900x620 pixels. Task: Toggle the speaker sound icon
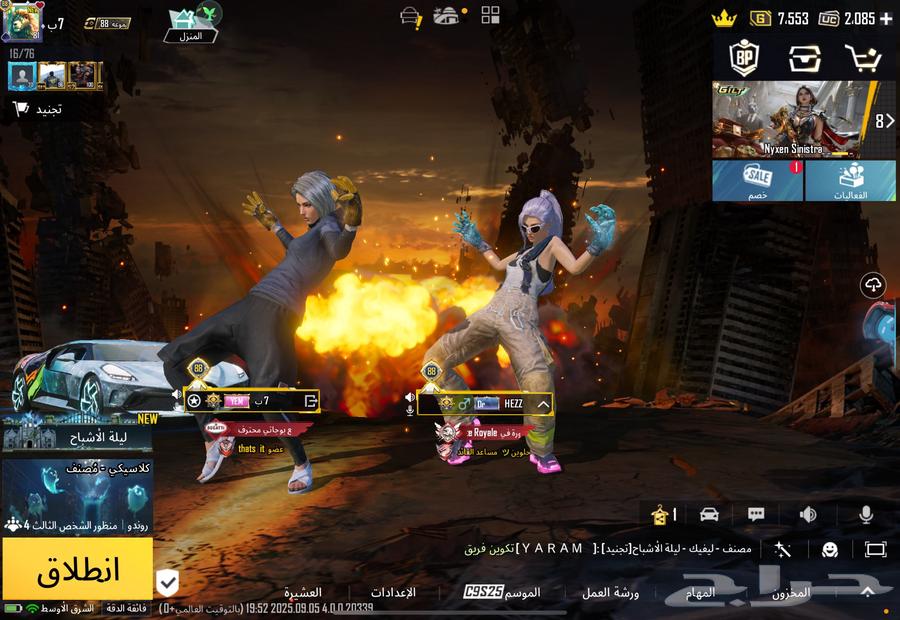click(x=807, y=514)
